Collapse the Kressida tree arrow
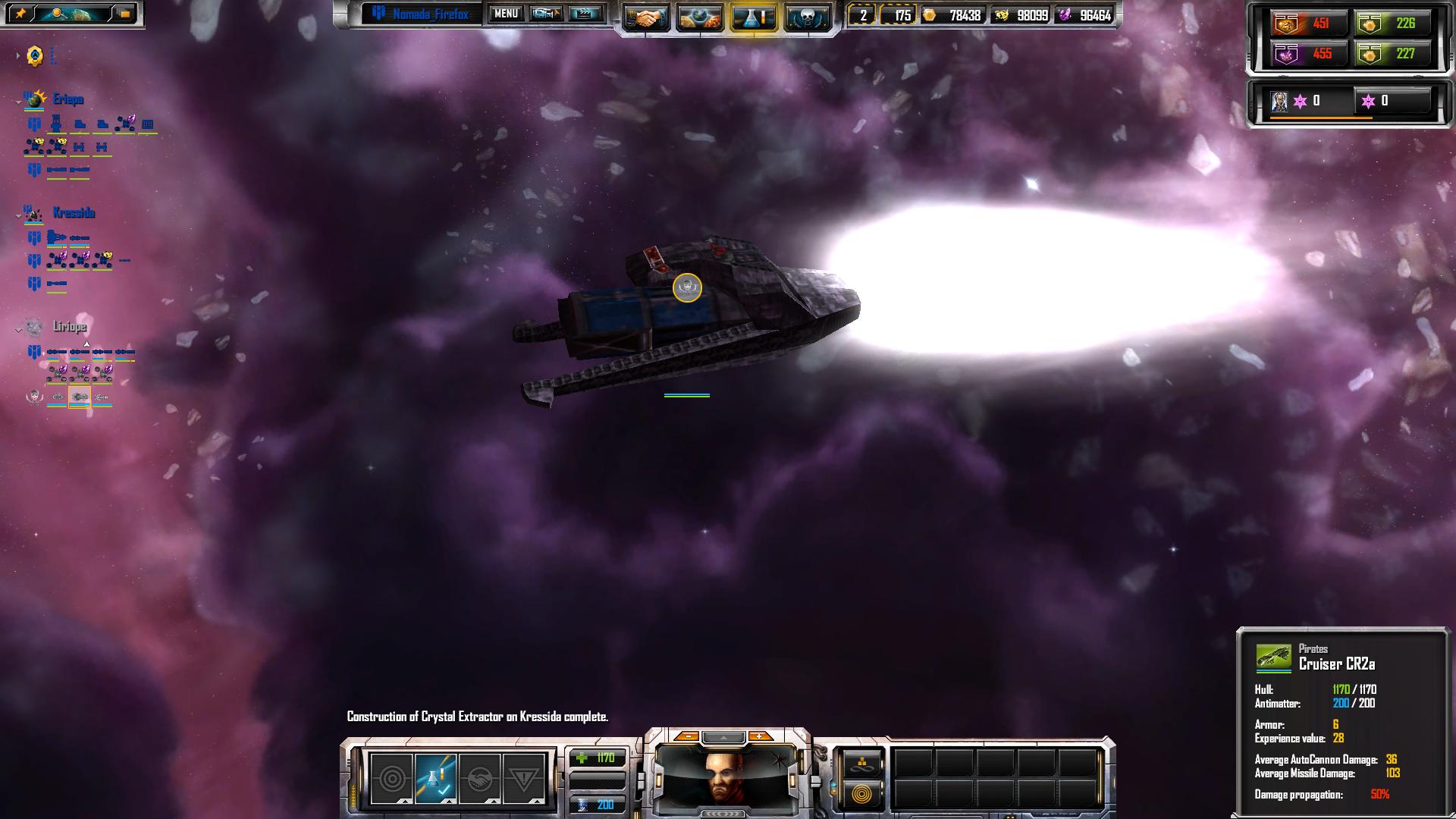1456x819 pixels. tap(18, 216)
